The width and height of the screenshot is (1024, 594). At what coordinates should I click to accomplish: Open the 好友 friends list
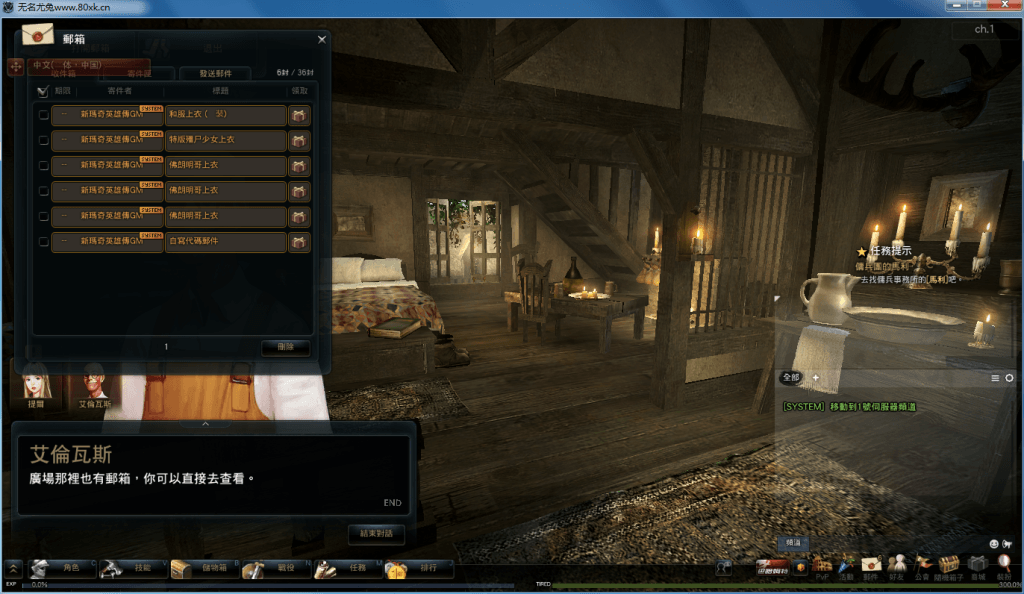(897, 566)
